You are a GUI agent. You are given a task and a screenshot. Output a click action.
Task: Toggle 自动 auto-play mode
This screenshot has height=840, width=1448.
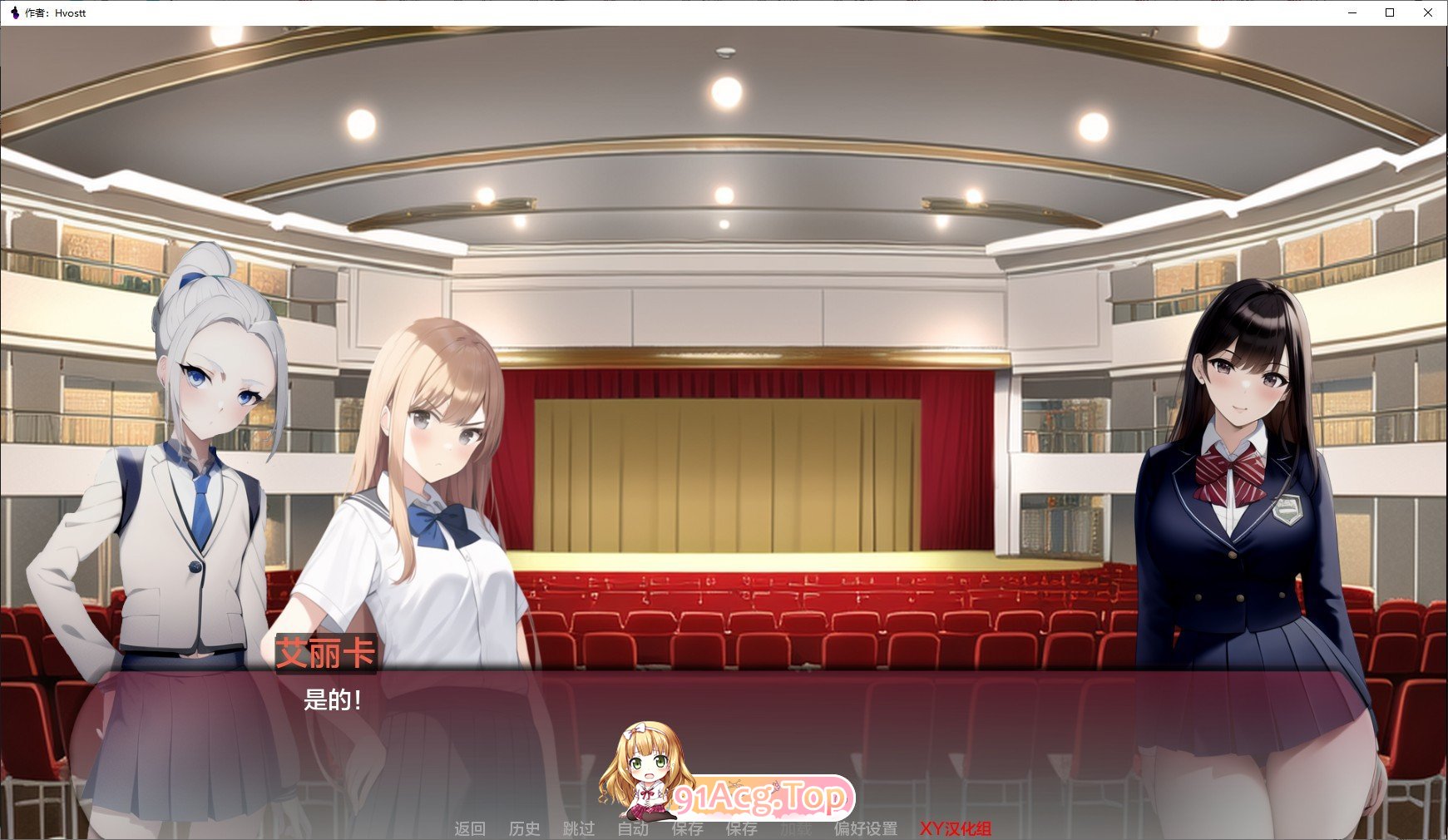(633, 829)
